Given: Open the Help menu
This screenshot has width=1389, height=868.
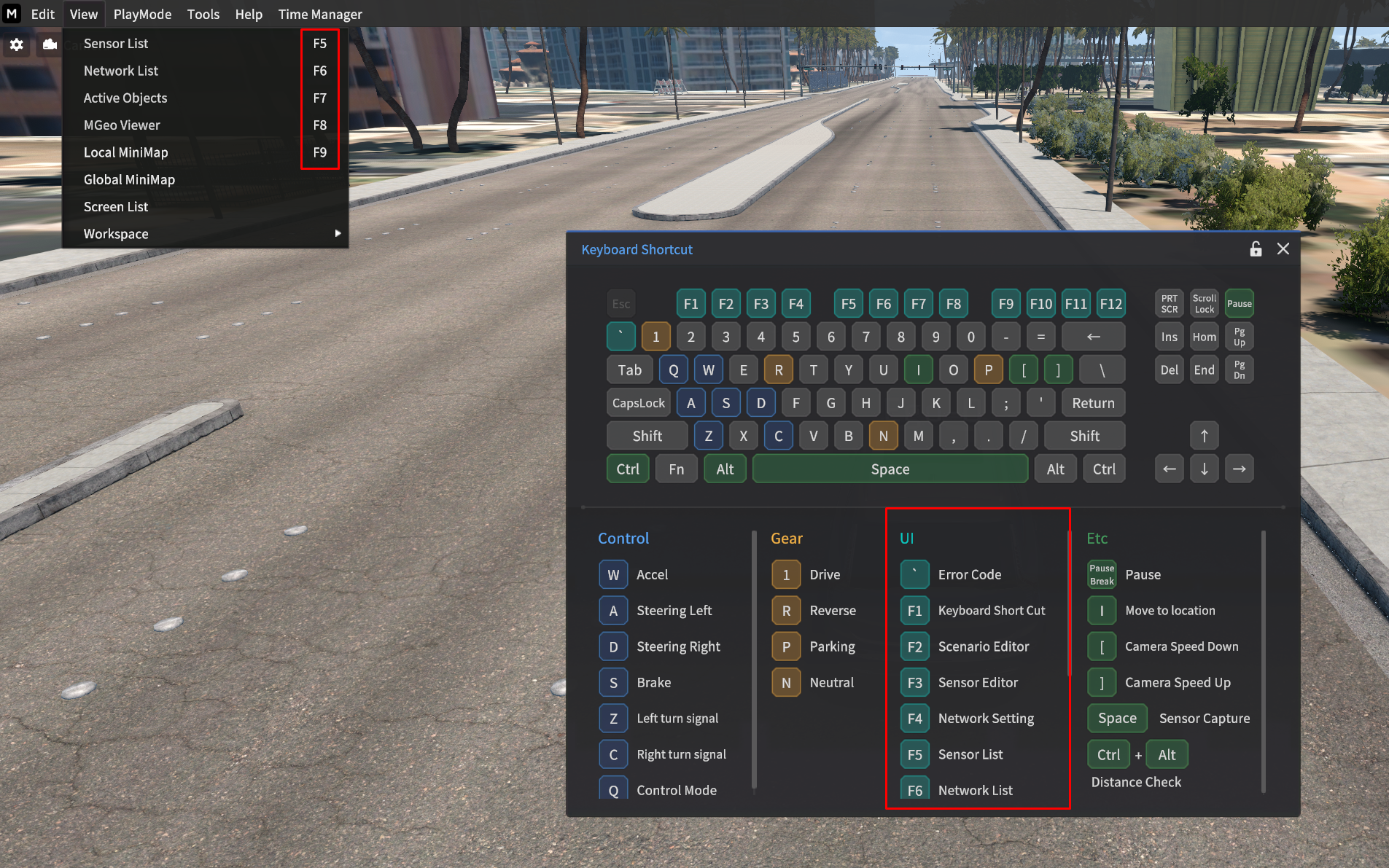Looking at the screenshot, I should (248, 14).
